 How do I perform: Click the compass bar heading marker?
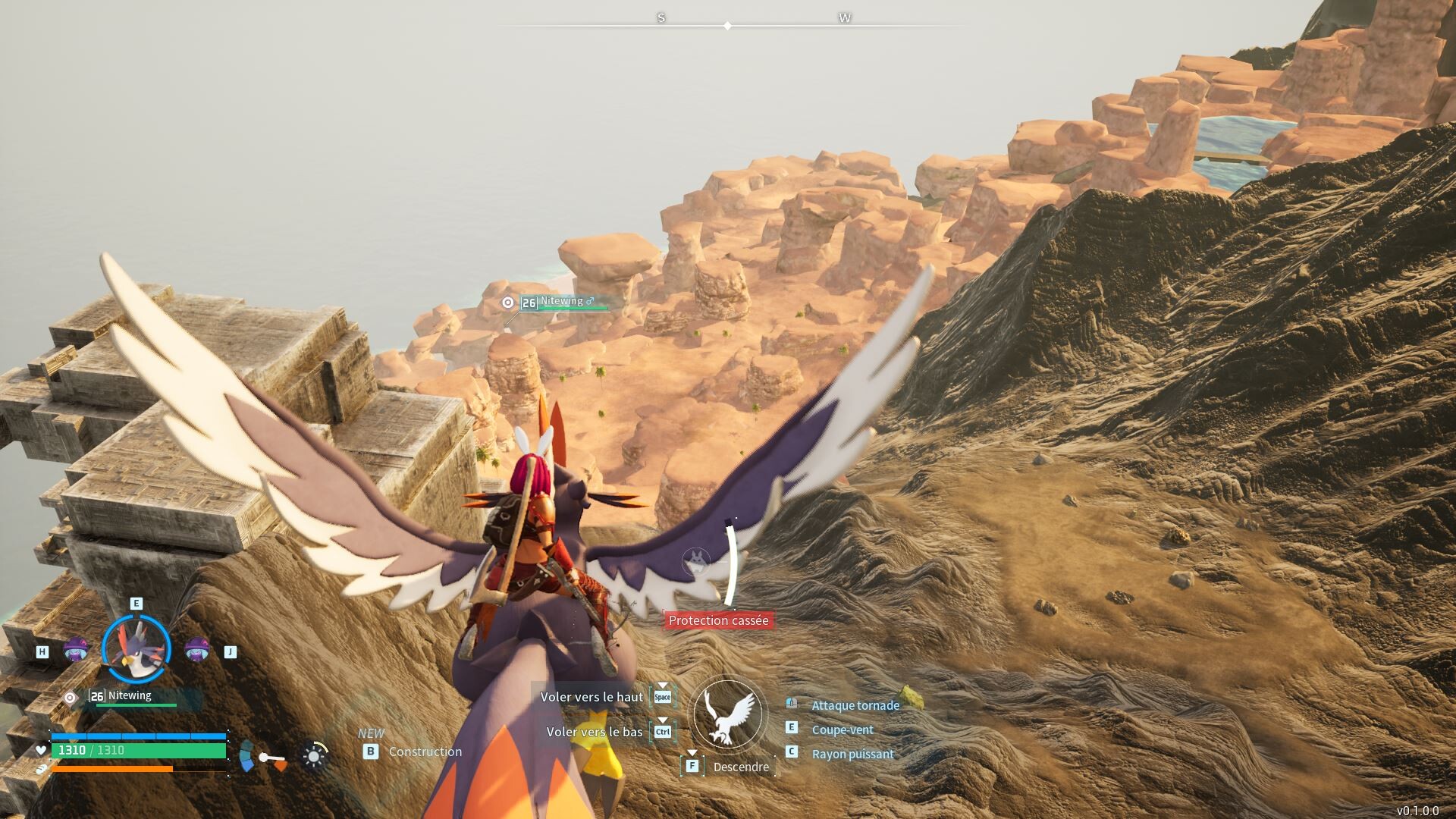click(728, 26)
